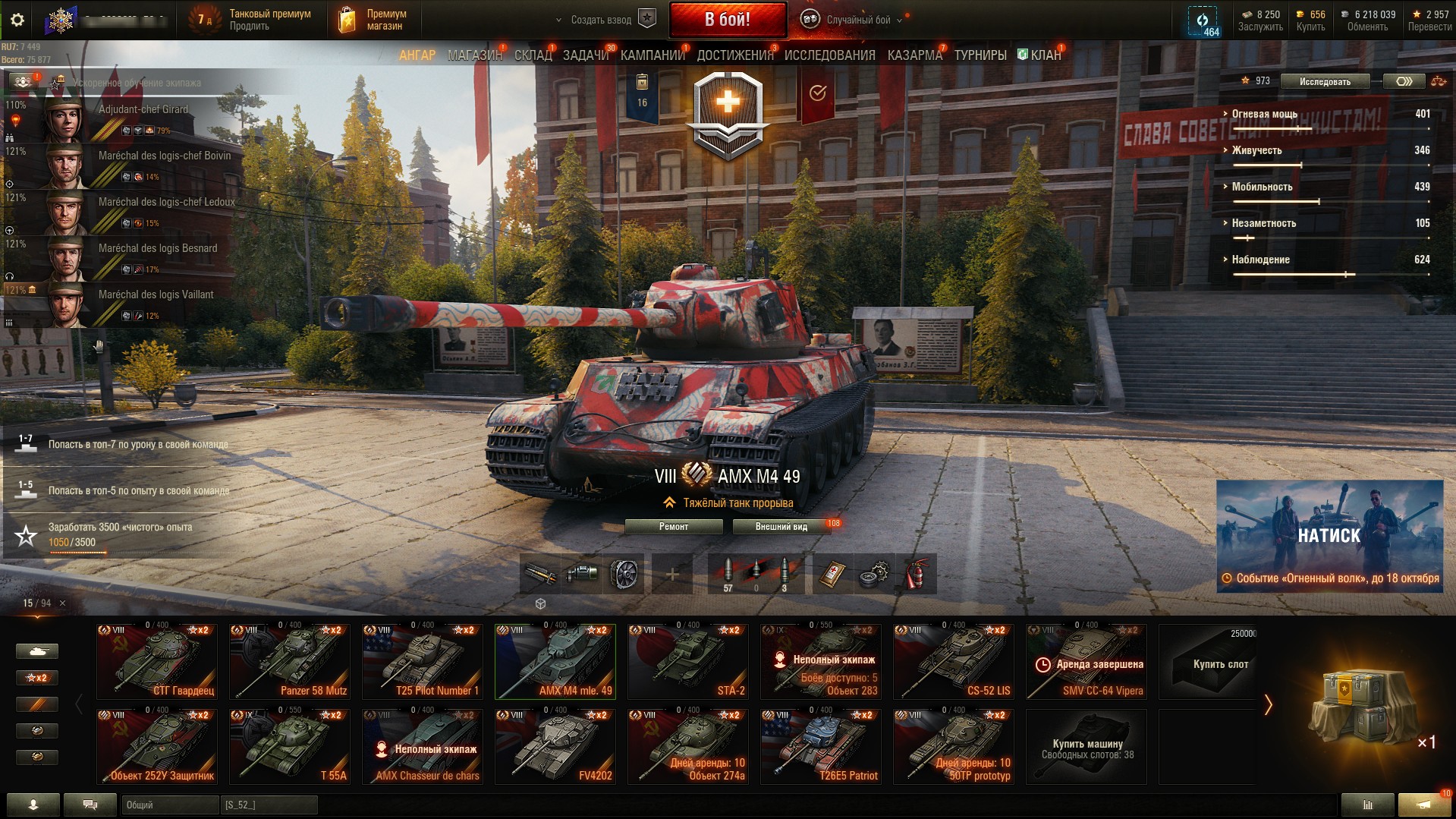The width and height of the screenshot is (1456, 819).
Task: Open the Случайный бой battle mode dropdown
Action: (x=854, y=20)
